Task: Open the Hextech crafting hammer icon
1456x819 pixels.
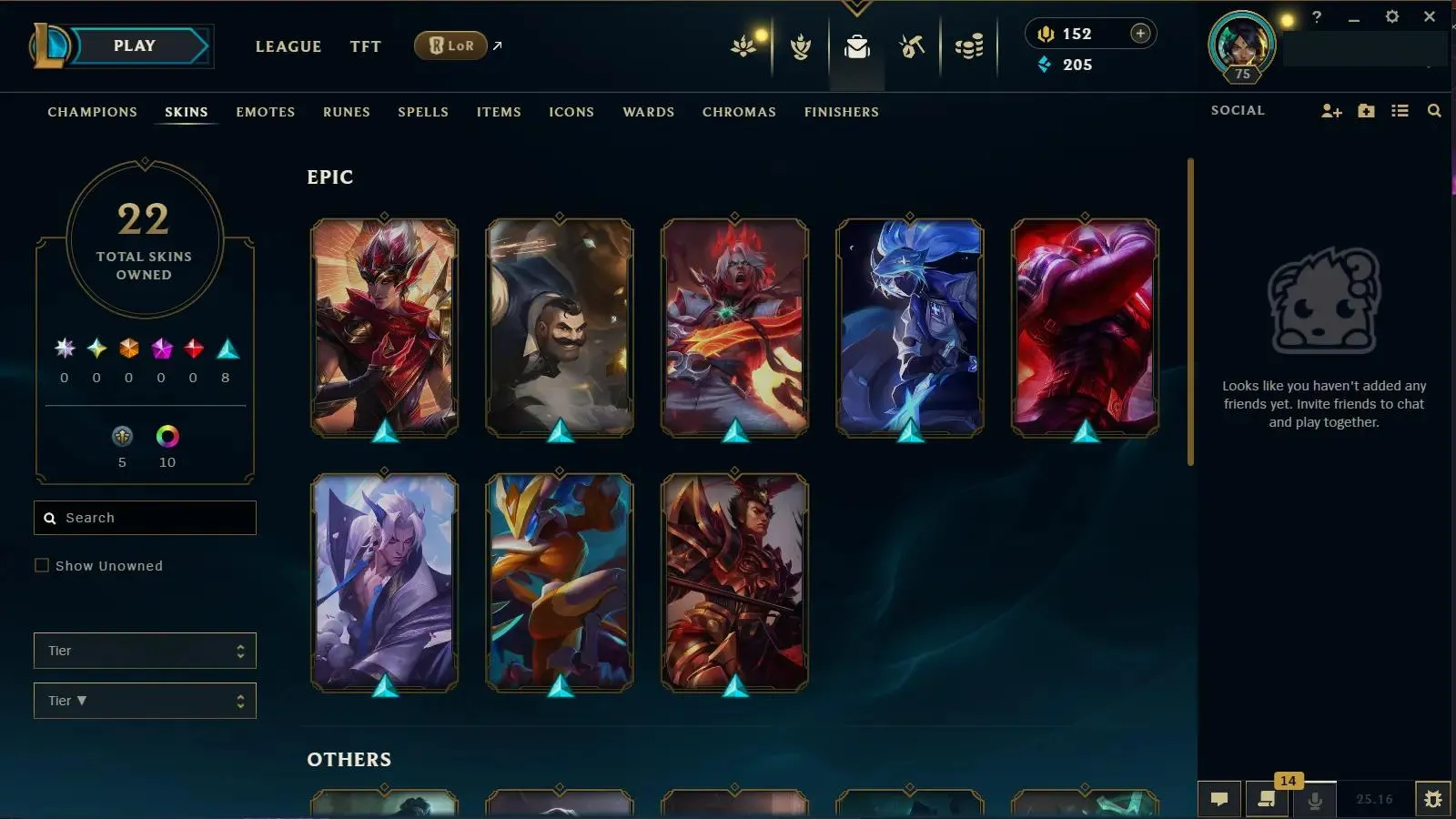Action: [911, 45]
